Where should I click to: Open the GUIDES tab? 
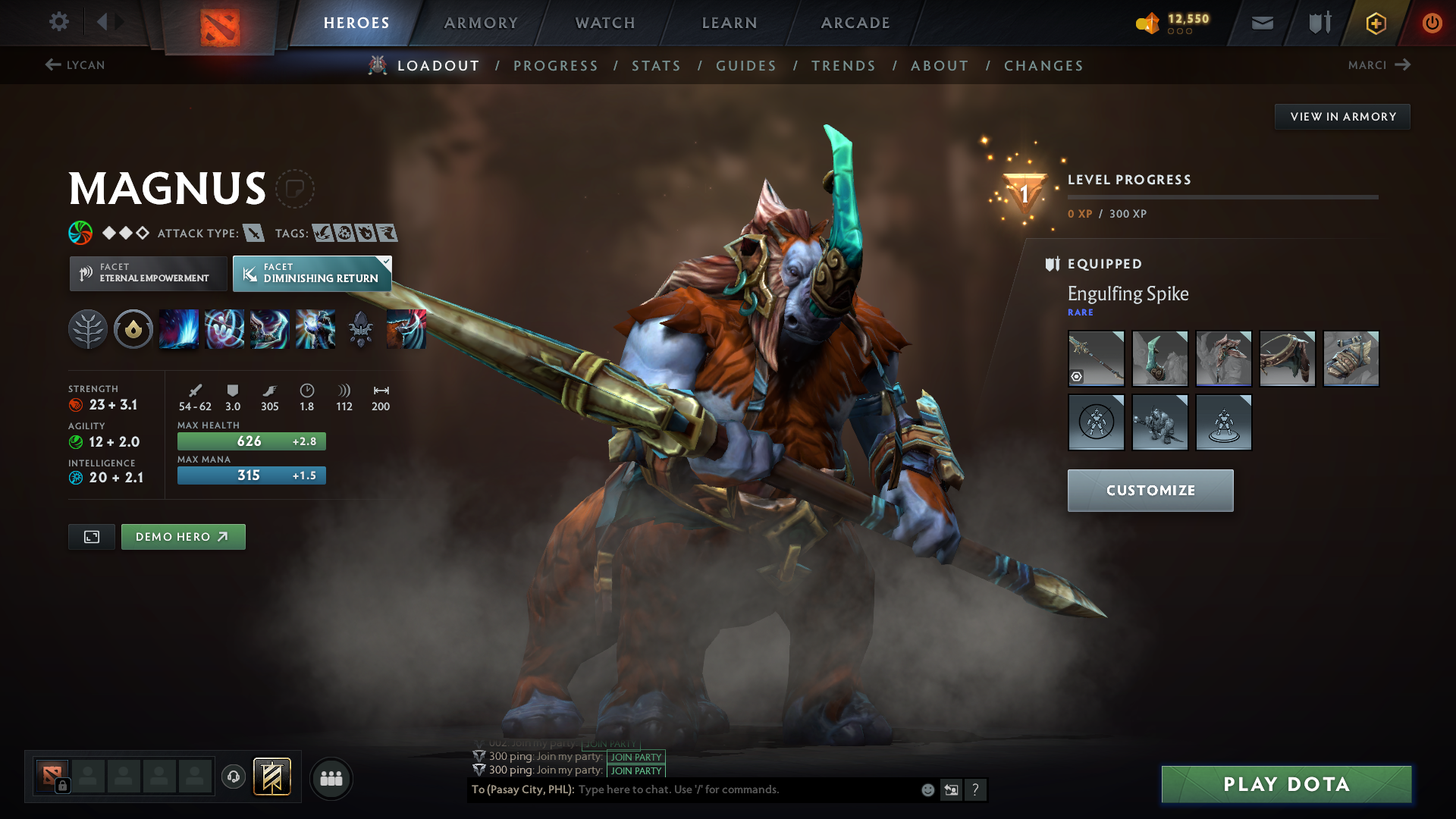pos(746,66)
